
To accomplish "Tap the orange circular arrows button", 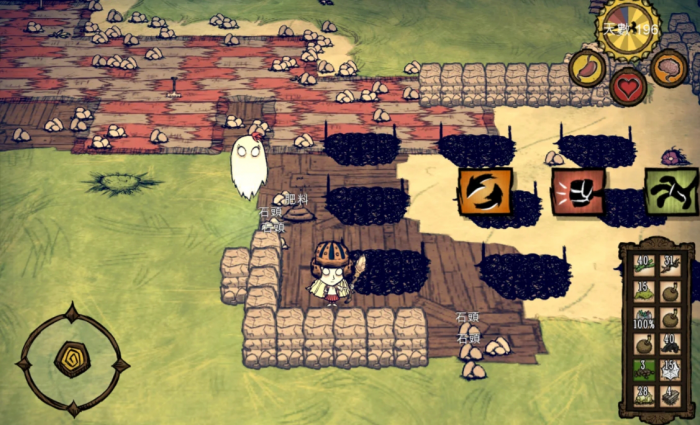I will (x=485, y=191).
